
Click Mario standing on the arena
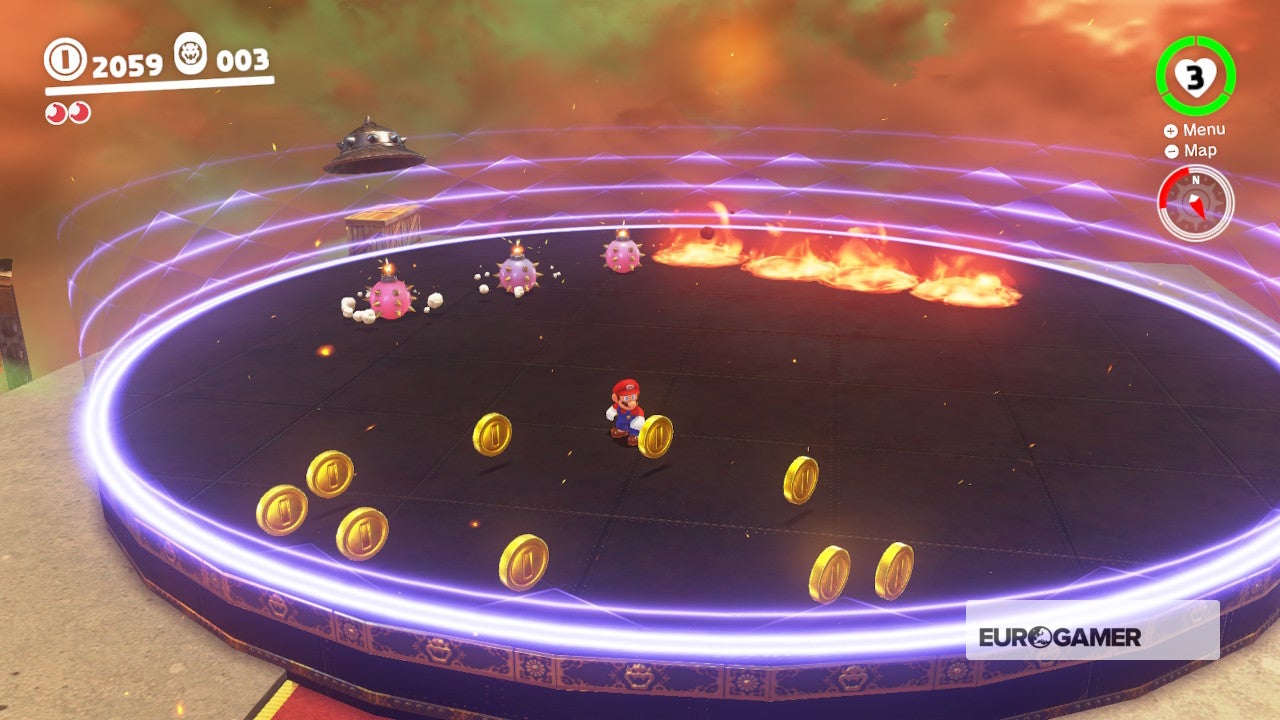point(625,407)
